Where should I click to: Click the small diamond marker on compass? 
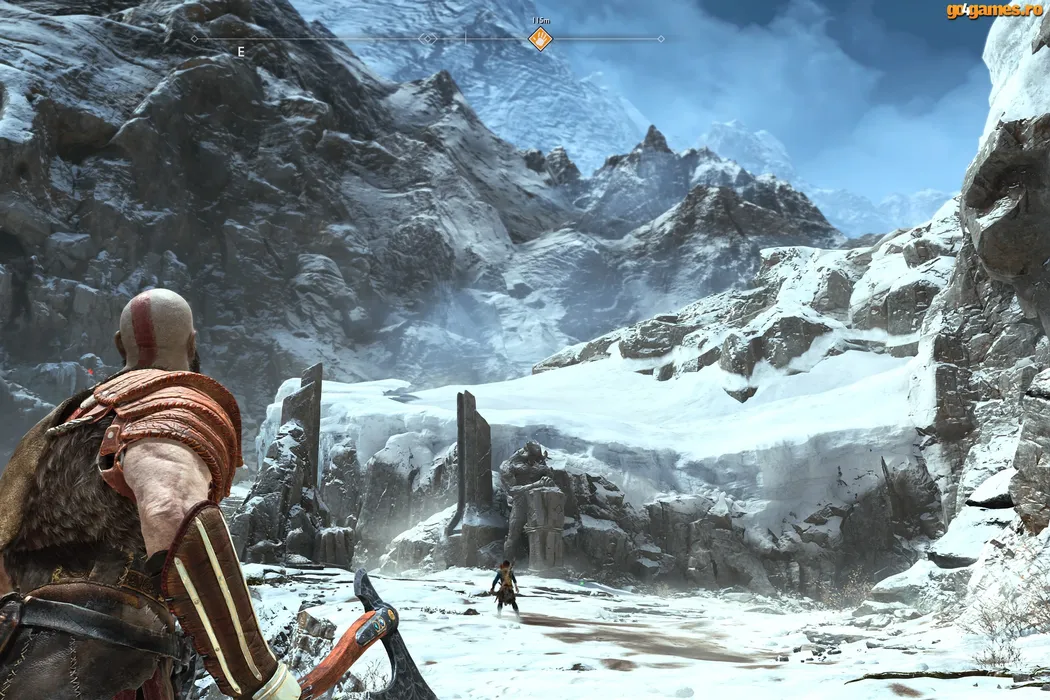tap(428, 39)
